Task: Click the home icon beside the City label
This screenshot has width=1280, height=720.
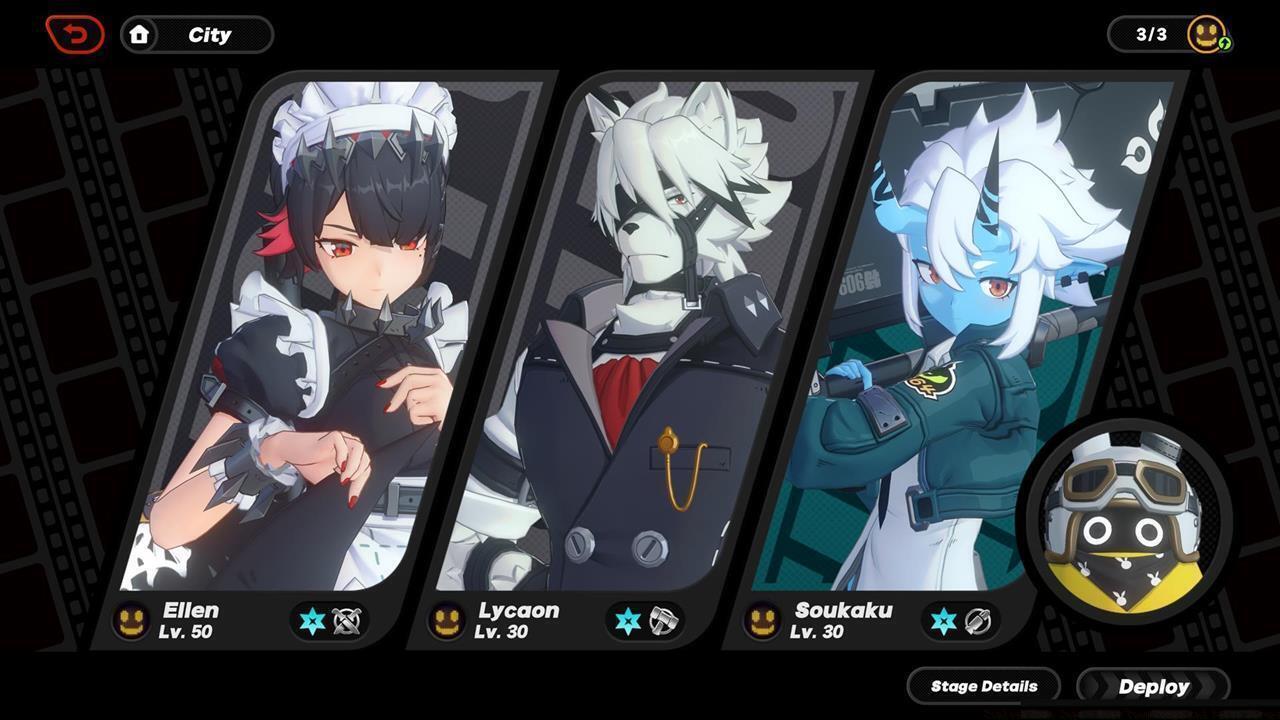Action: tap(139, 34)
